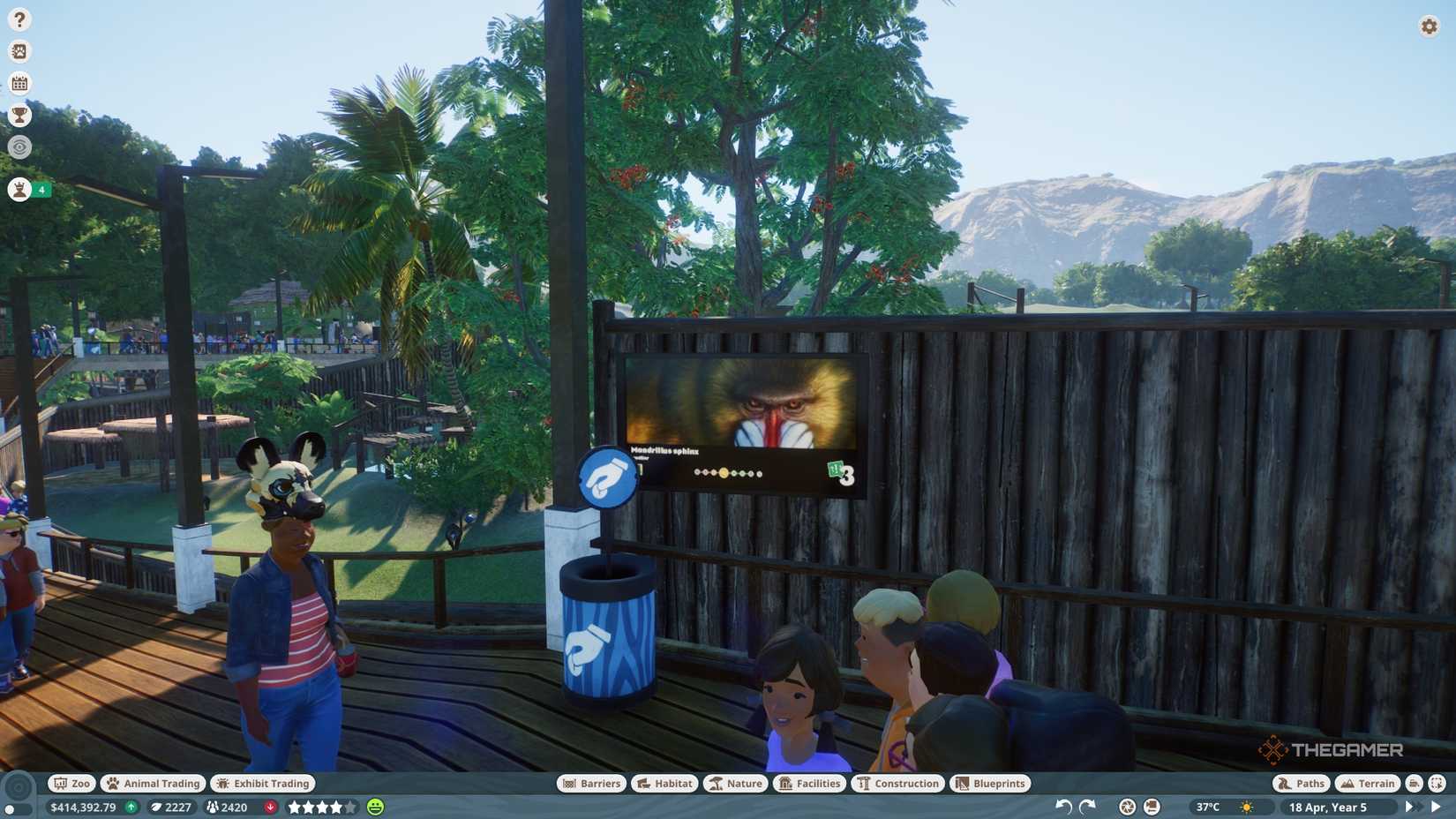Switch to the Animal Trading tab
This screenshot has height=819, width=1456.
click(152, 783)
